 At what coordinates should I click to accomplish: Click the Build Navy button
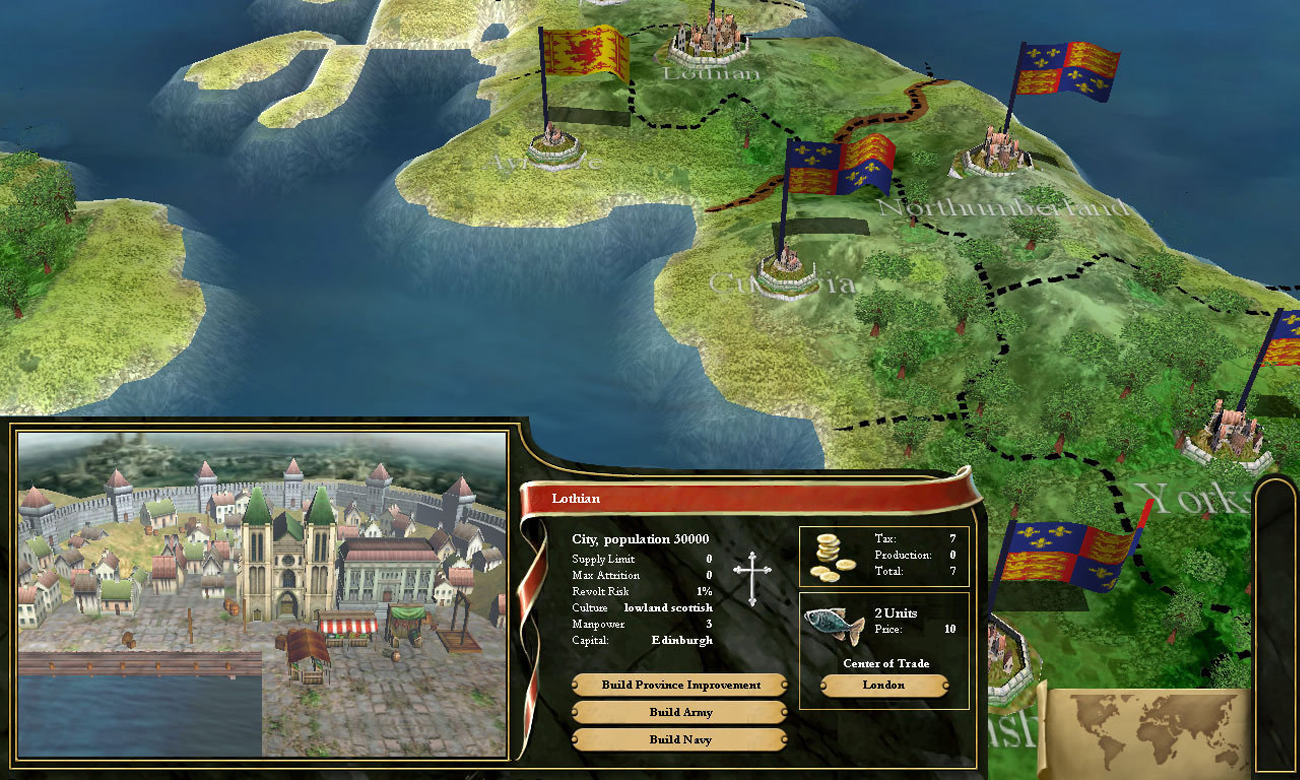(x=678, y=740)
